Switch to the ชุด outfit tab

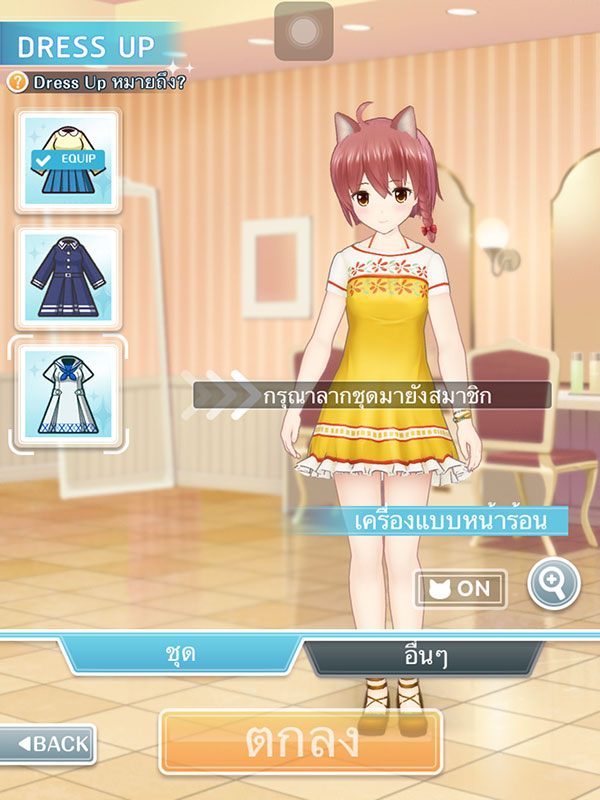[x=180, y=655]
